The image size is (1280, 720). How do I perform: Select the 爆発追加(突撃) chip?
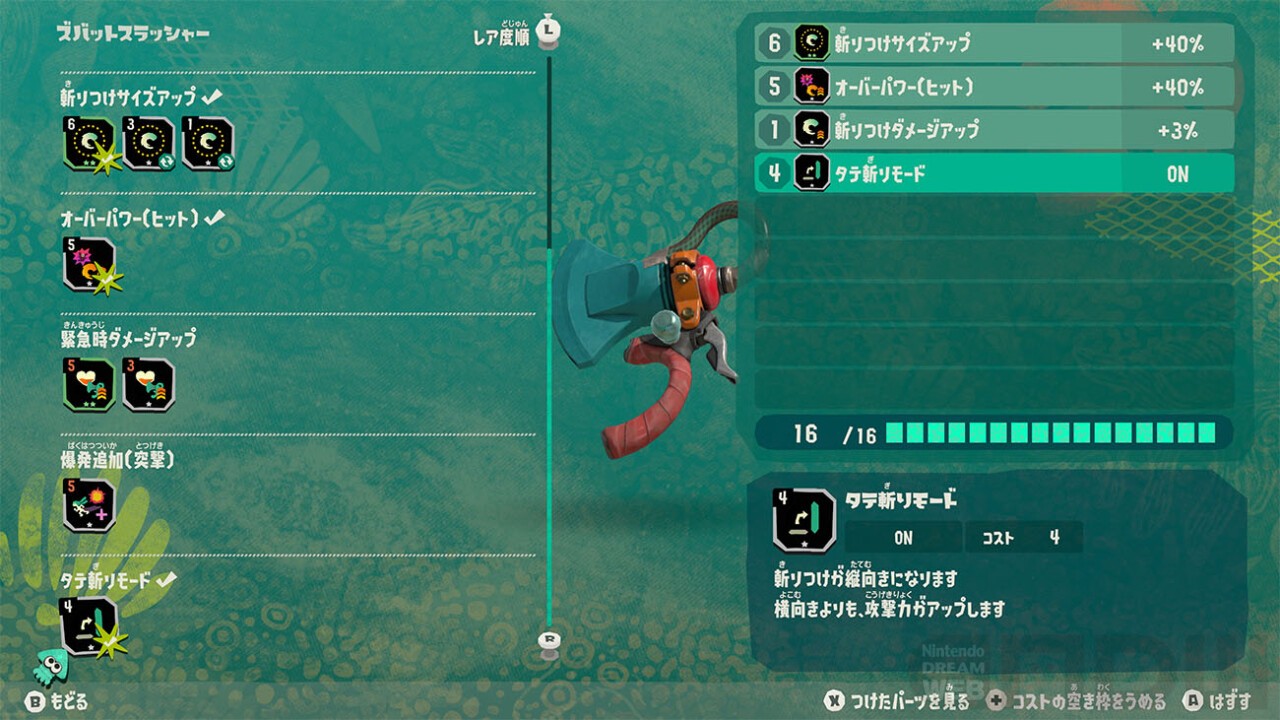tap(90, 505)
